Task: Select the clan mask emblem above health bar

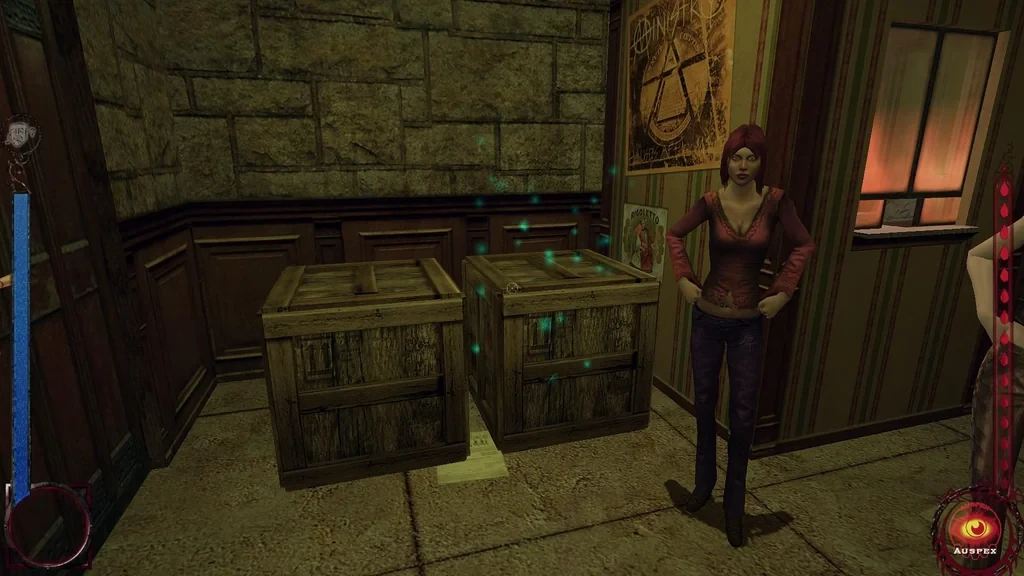Action: 19,135
